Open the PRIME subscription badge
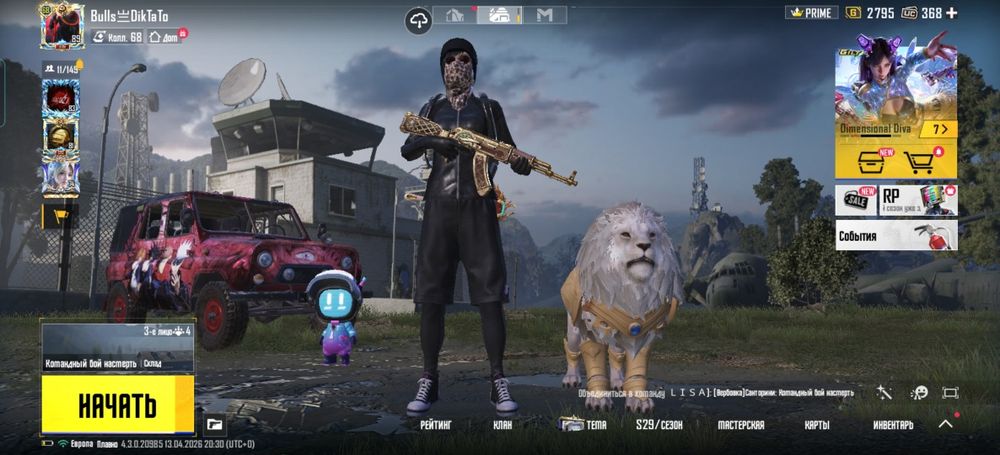Viewport: 1000px width, 455px height. click(811, 13)
